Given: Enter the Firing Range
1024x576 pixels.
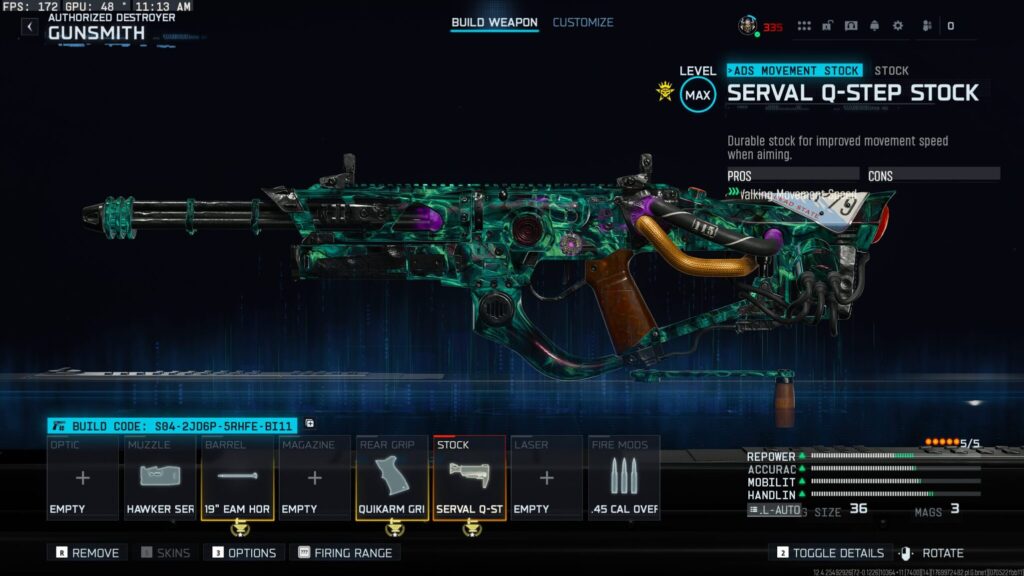Looking at the screenshot, I should tap(345, 552).
